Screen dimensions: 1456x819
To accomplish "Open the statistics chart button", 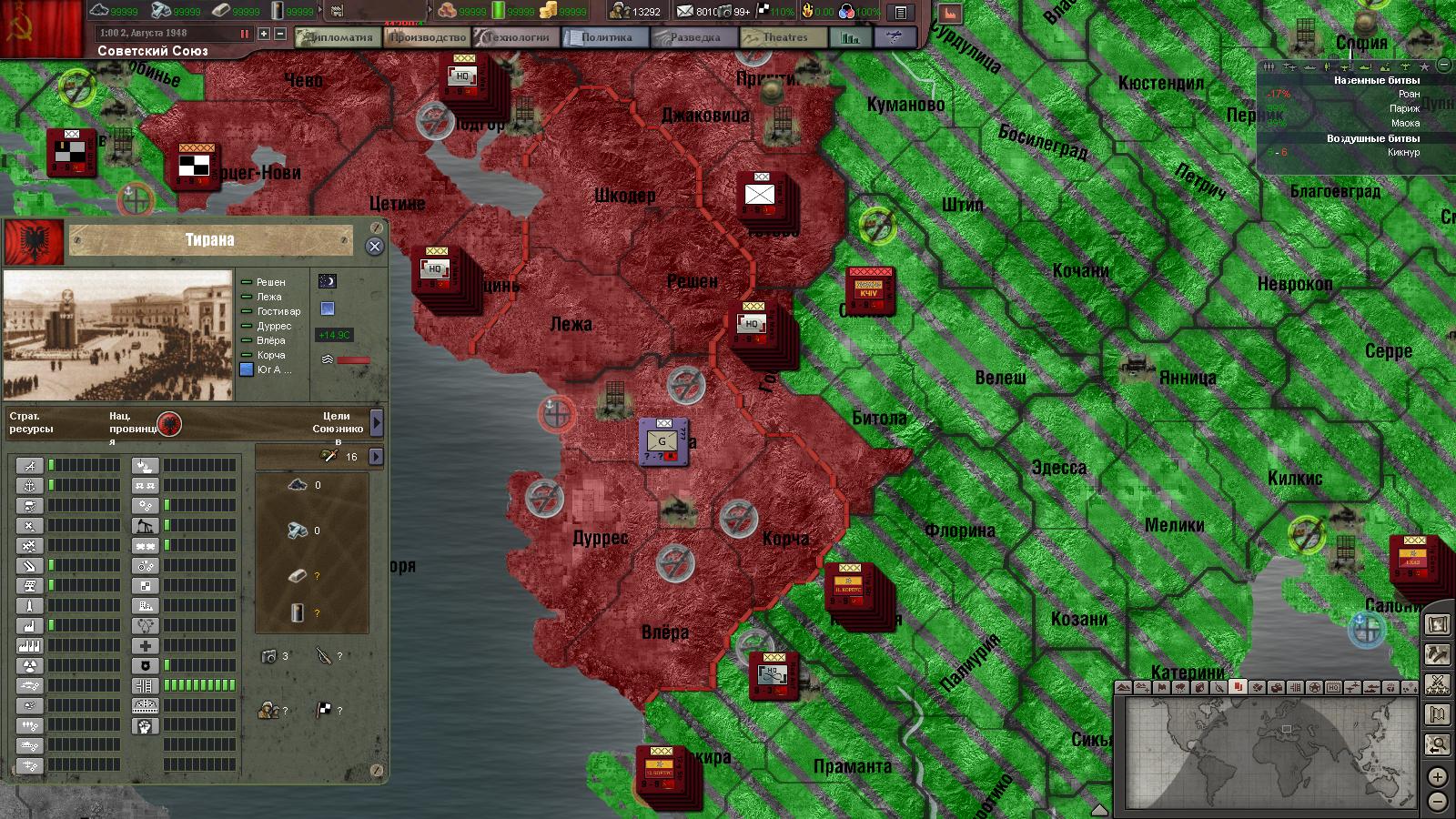I will click(x=851, y=38).
